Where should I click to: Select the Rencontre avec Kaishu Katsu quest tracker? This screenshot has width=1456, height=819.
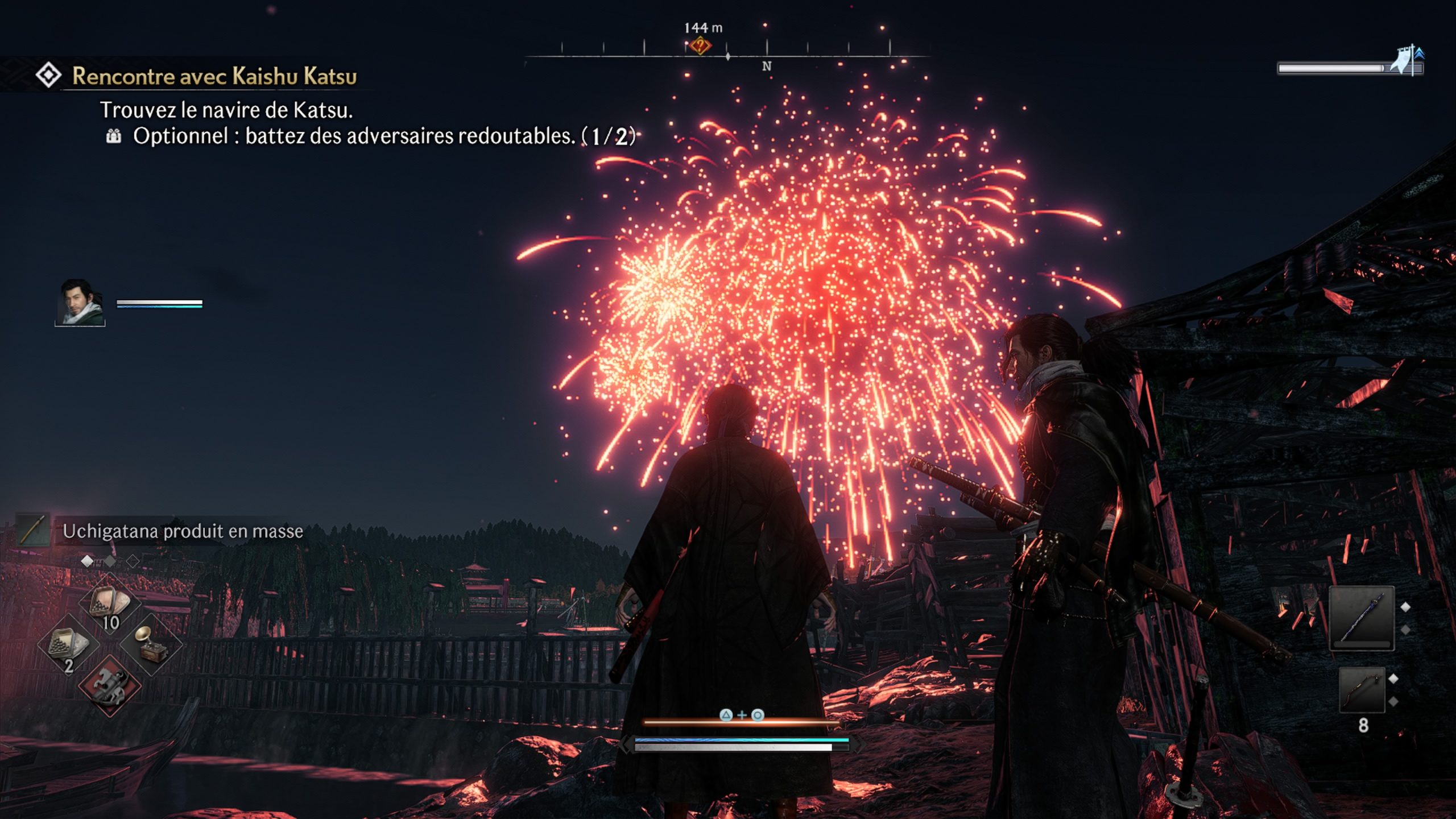coord(214,76)
